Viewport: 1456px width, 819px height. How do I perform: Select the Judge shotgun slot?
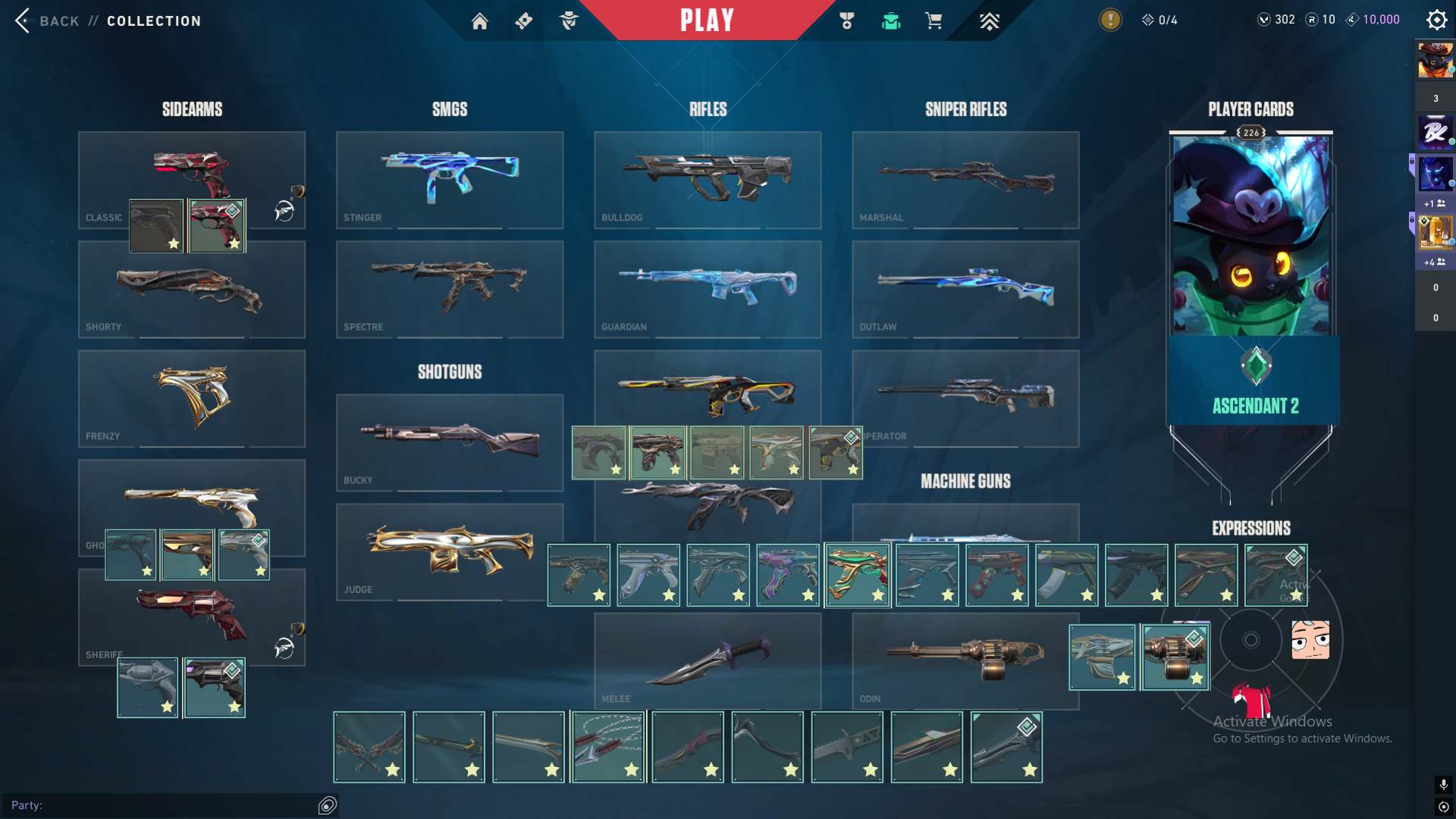[x=449, y=551]
